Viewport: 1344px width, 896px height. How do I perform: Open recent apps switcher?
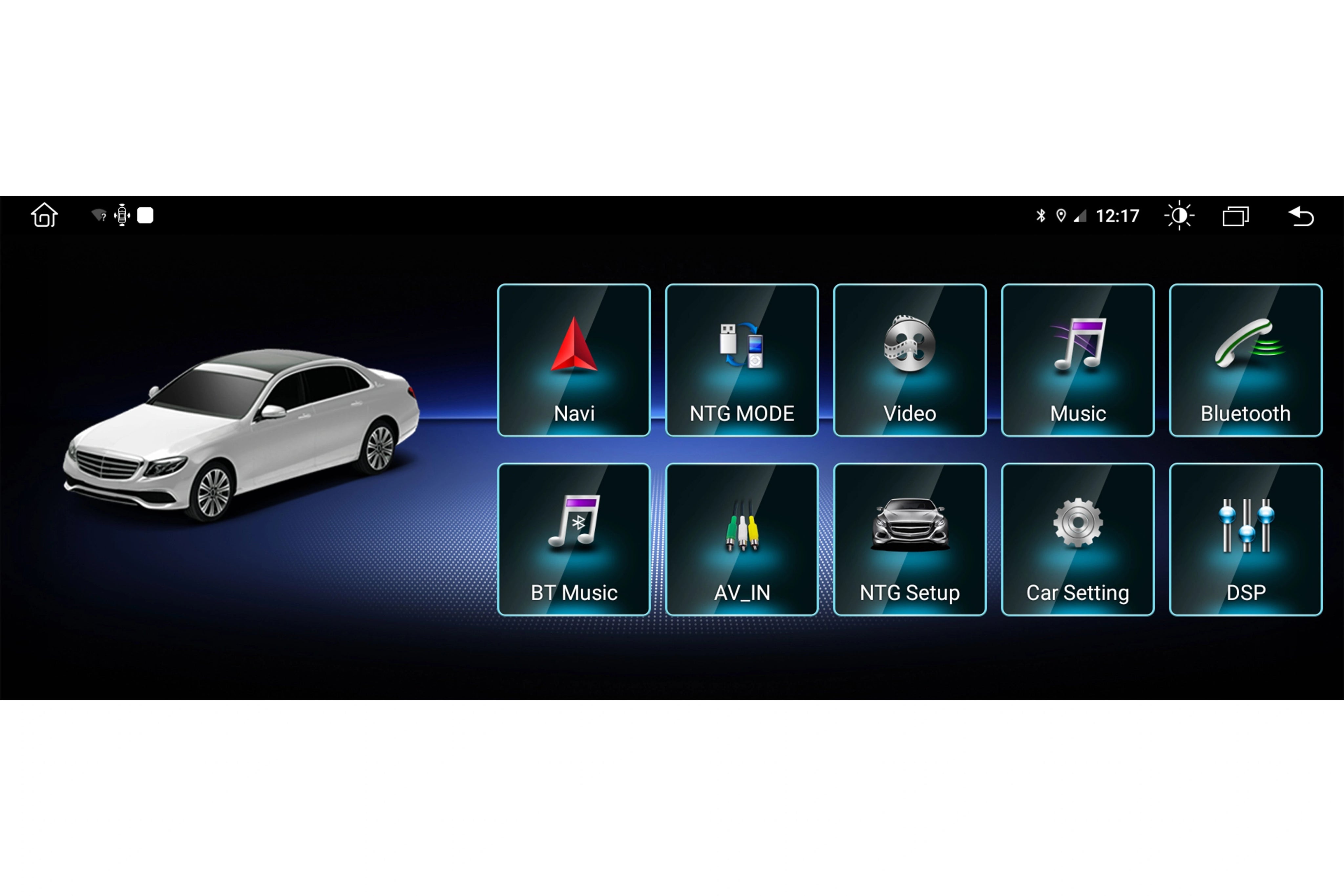[1235, 216]
